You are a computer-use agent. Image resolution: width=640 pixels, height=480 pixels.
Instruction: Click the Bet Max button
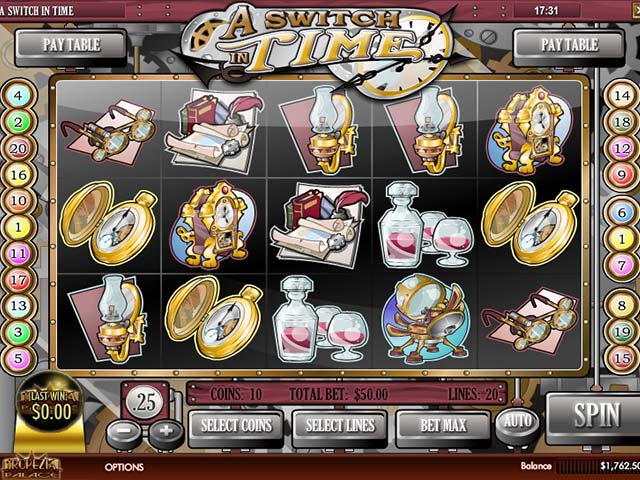click(x=443, y=426)
